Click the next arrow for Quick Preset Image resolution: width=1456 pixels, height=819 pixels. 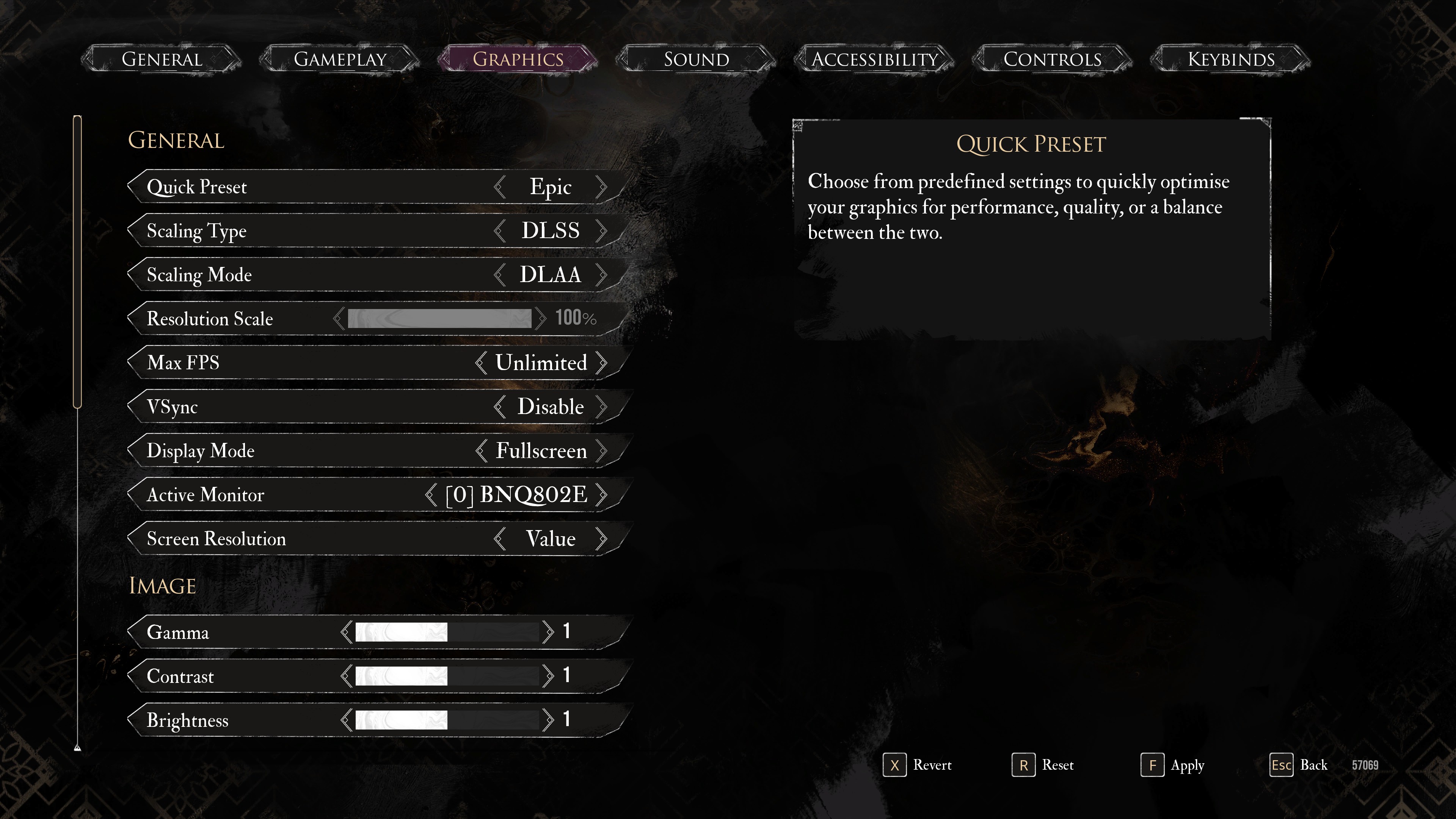[601, 187]
